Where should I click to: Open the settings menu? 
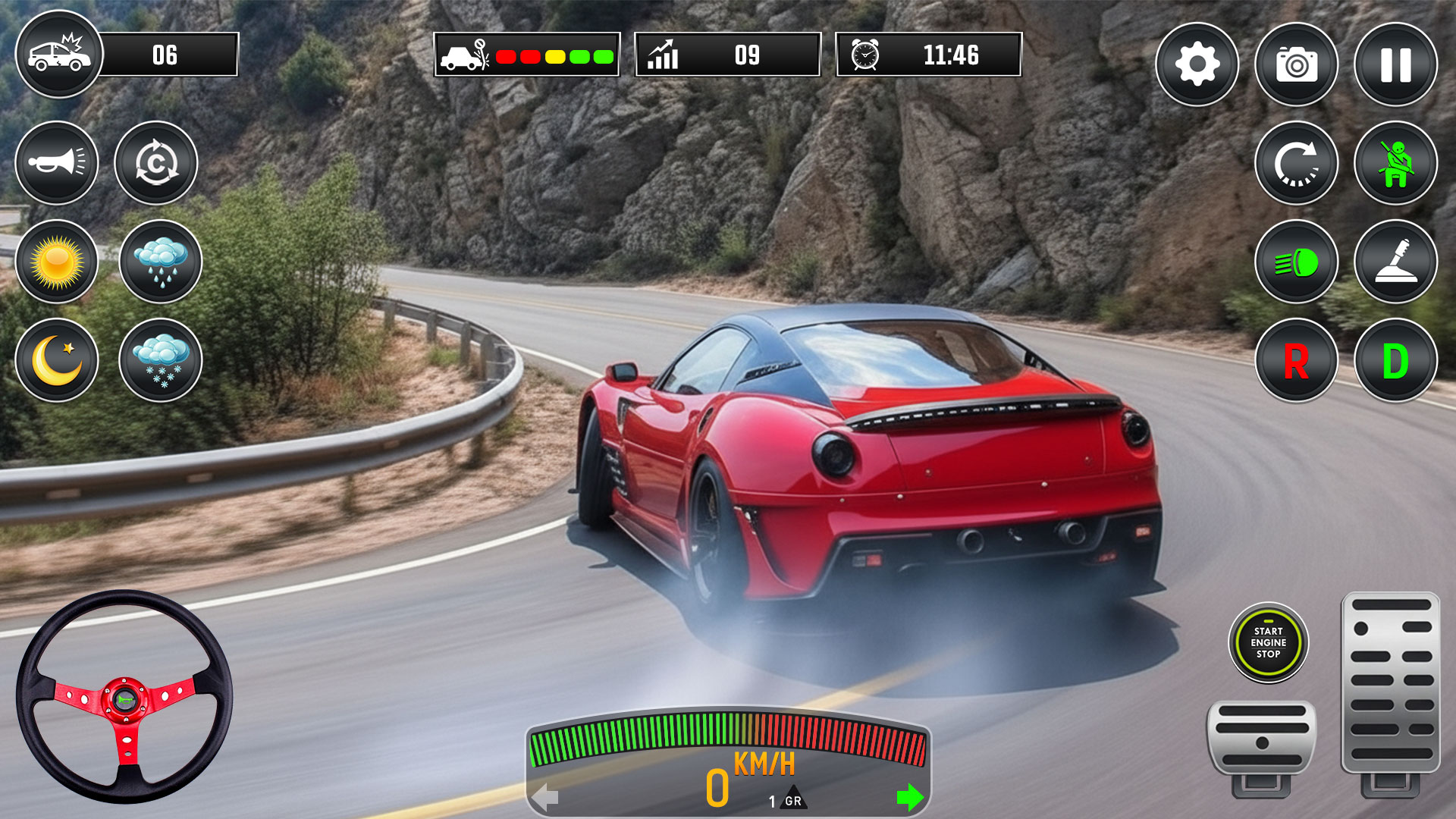tap(1196, 64)
